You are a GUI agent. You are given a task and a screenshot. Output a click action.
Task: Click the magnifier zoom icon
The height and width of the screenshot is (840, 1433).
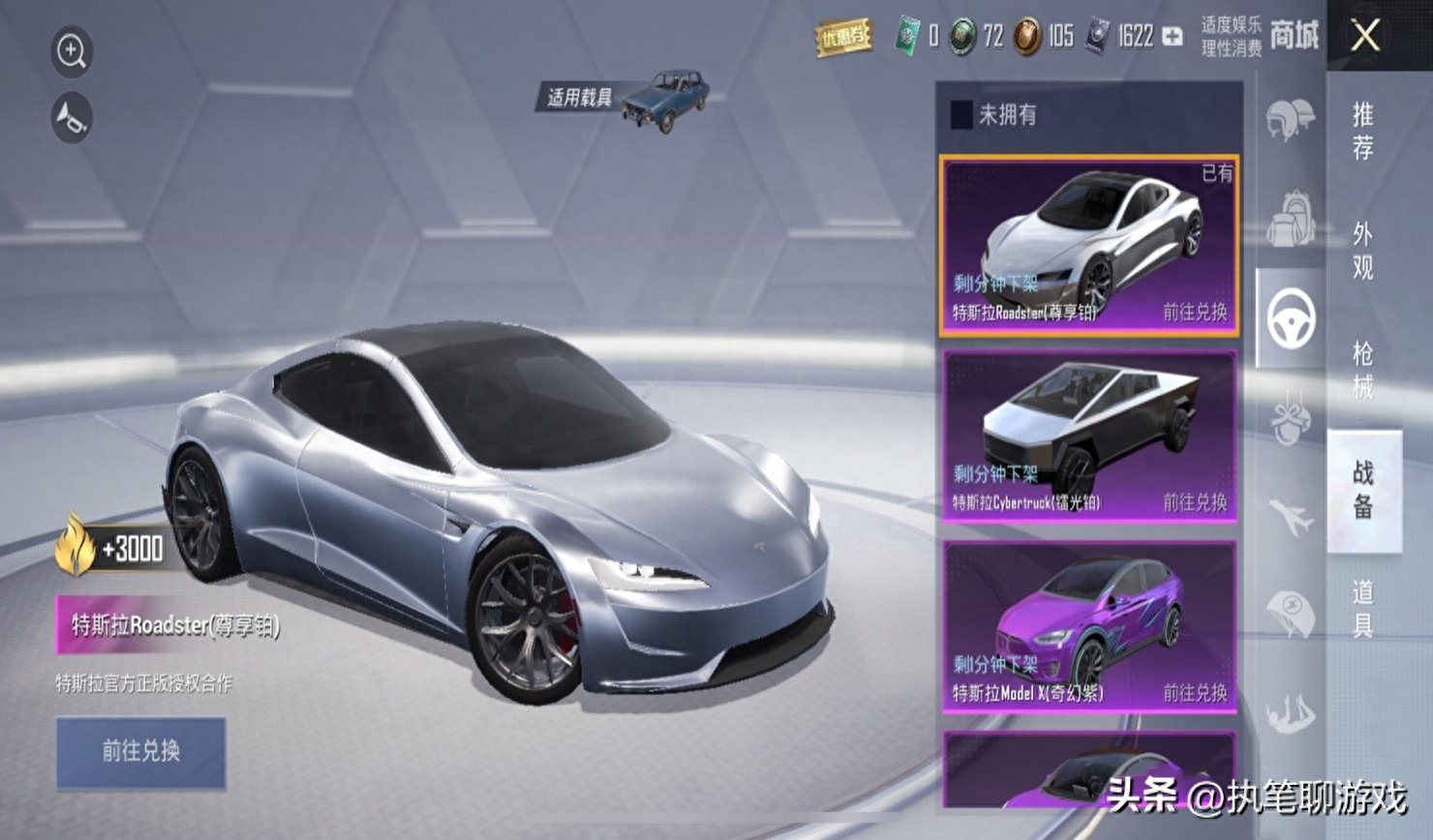72,51
